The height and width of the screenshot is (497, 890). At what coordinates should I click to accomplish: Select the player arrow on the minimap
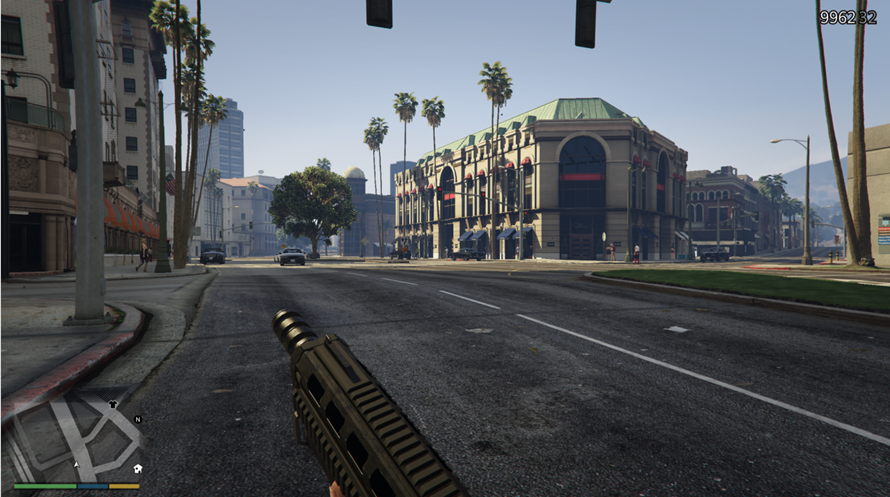click(x=77, y=465)
